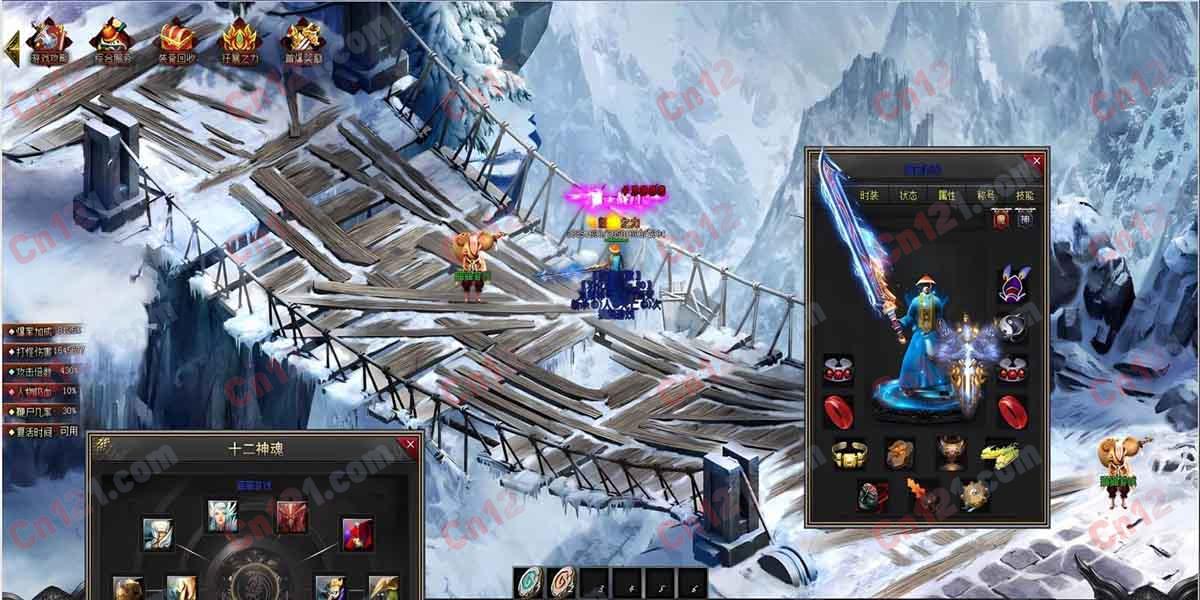Switch to the 称号 tab
Screen dimensions: 1200x600
coord(986,196)
